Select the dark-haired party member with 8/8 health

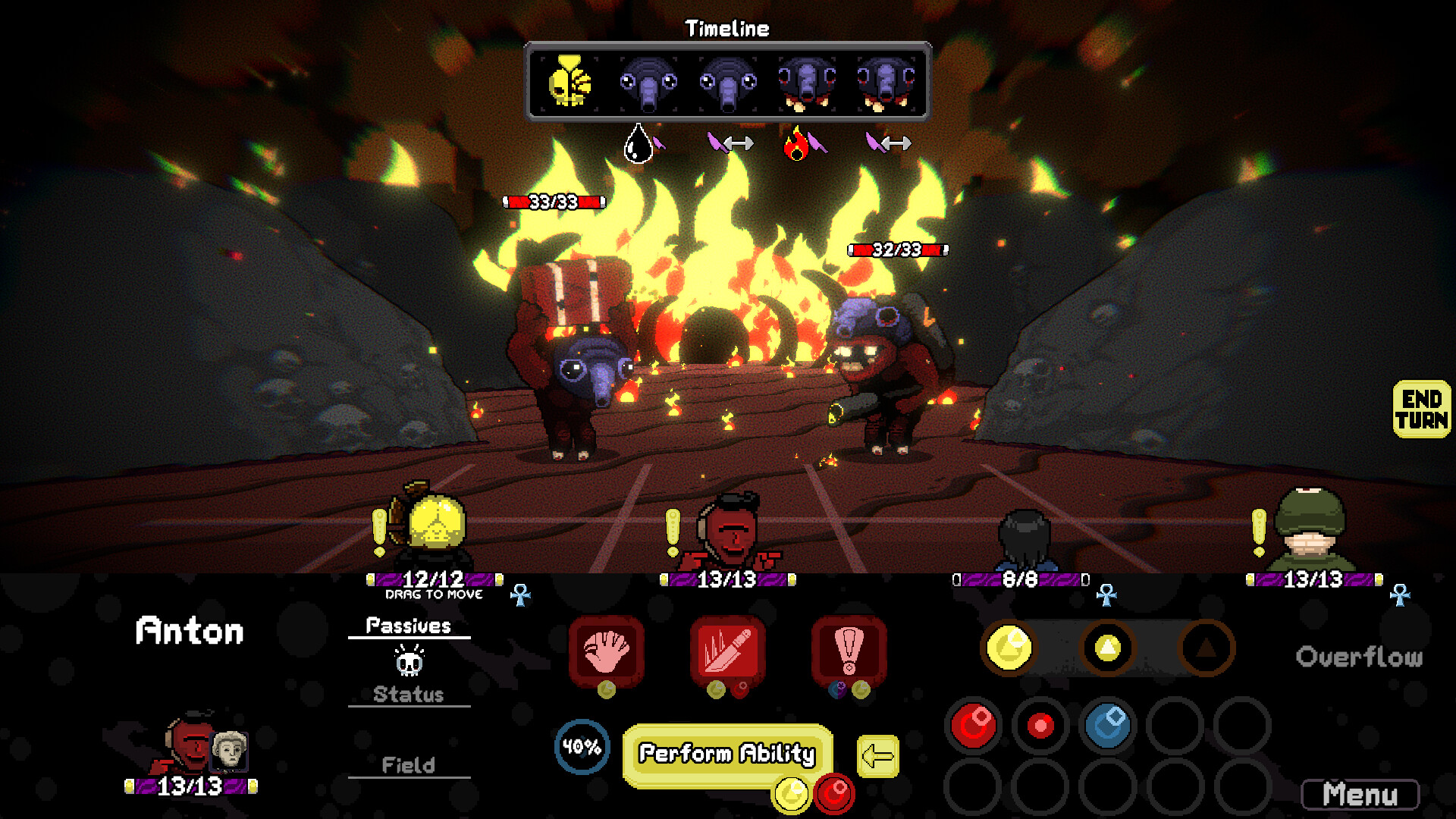[x=1024, y=540]
